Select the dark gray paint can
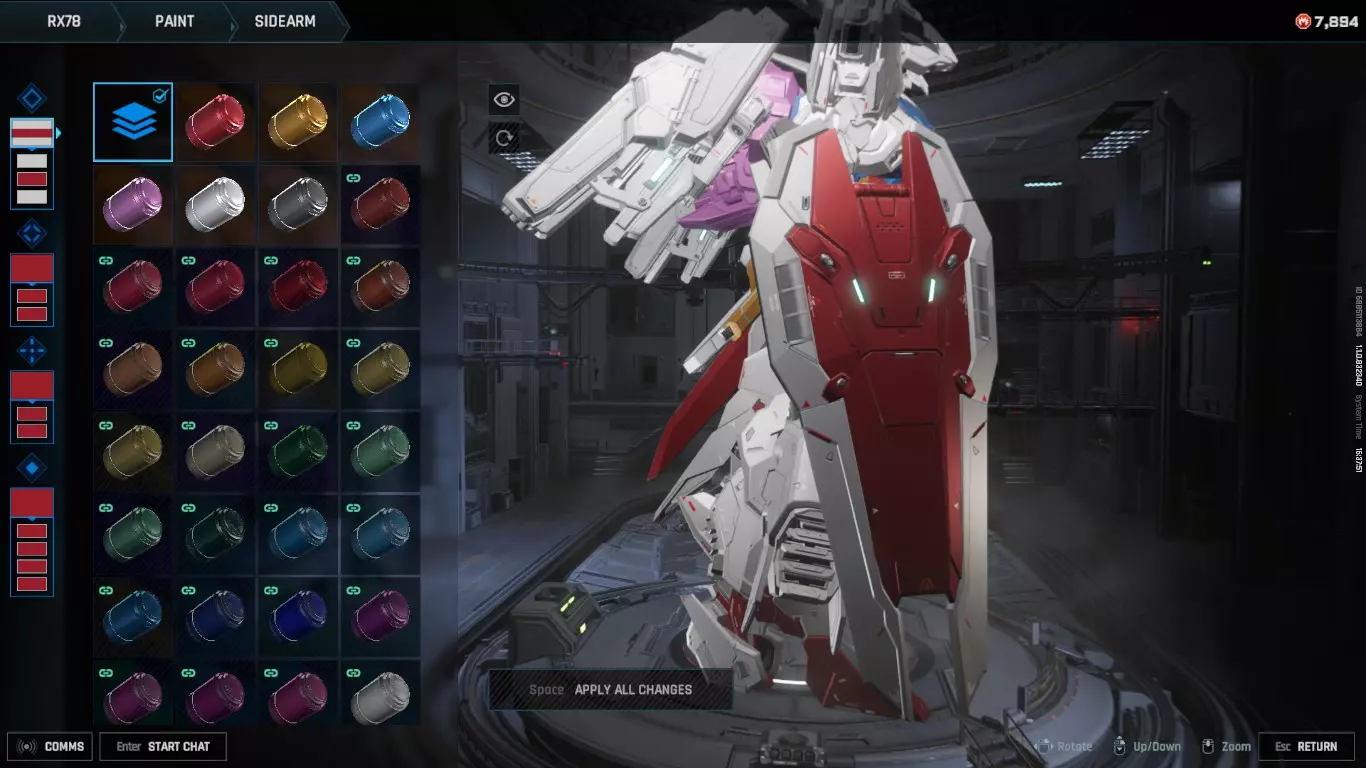 tap(297, 204)
